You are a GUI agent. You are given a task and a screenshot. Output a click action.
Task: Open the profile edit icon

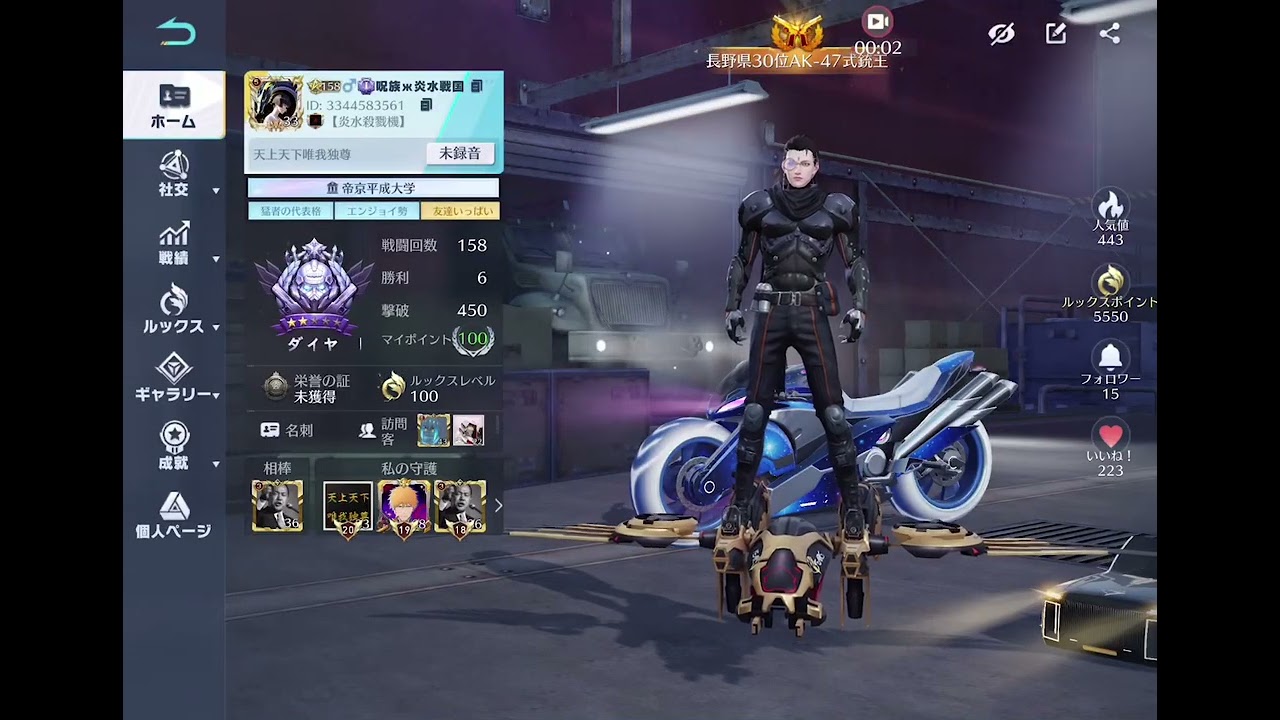1056,34
